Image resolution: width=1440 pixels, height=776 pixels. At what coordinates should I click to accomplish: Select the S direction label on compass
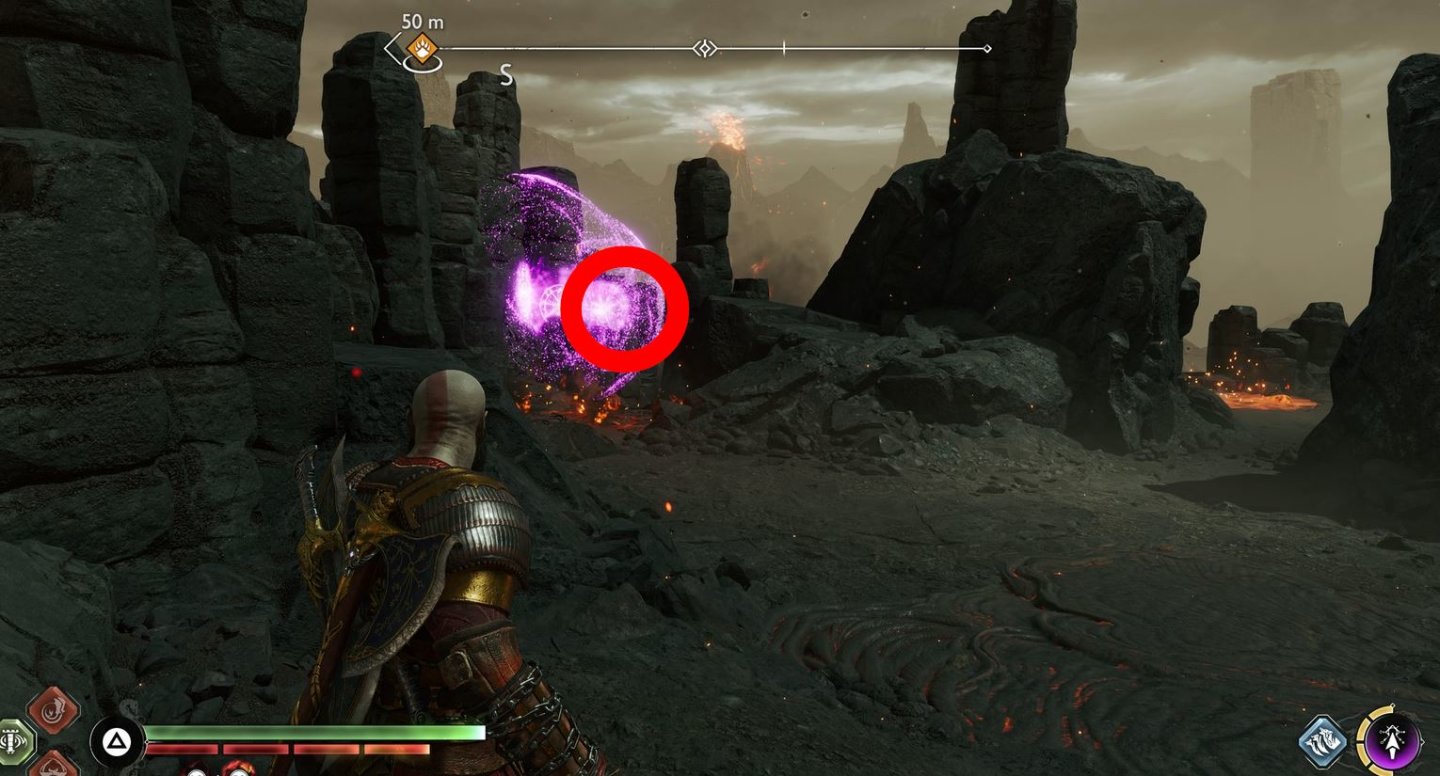click(x=505, y=74)
